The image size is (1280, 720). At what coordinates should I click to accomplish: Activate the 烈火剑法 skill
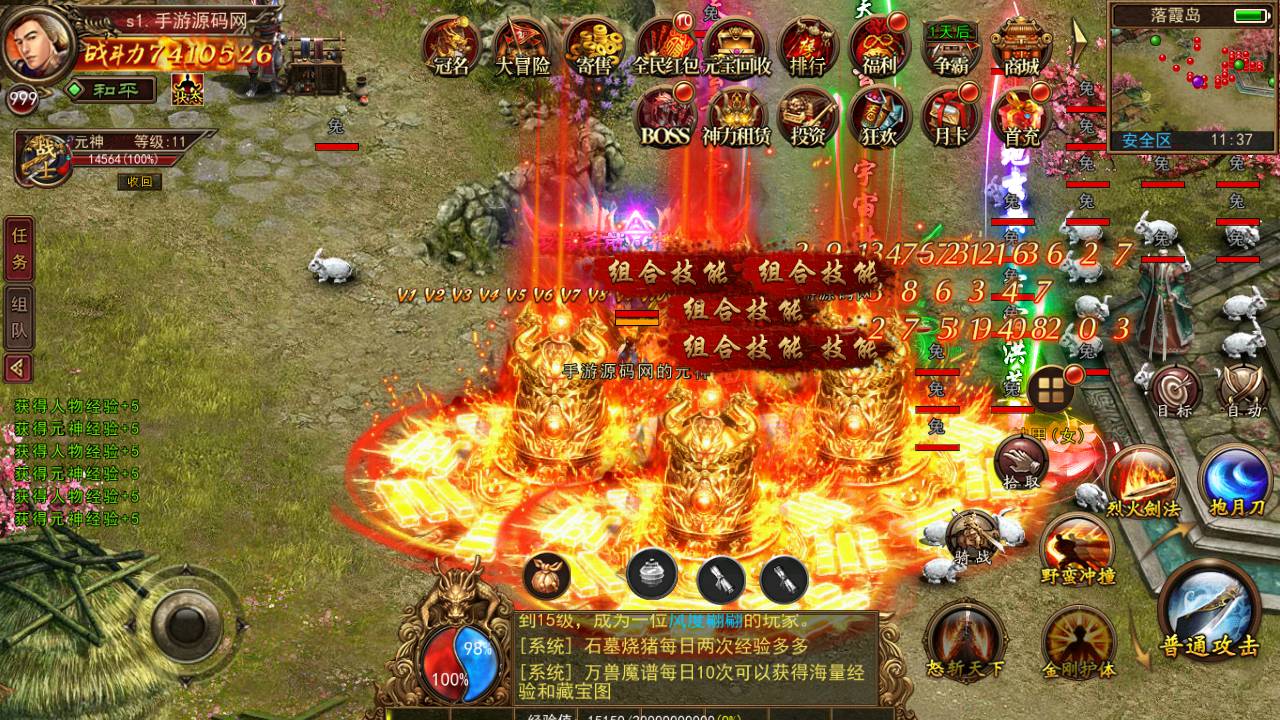coord(1143,481)
